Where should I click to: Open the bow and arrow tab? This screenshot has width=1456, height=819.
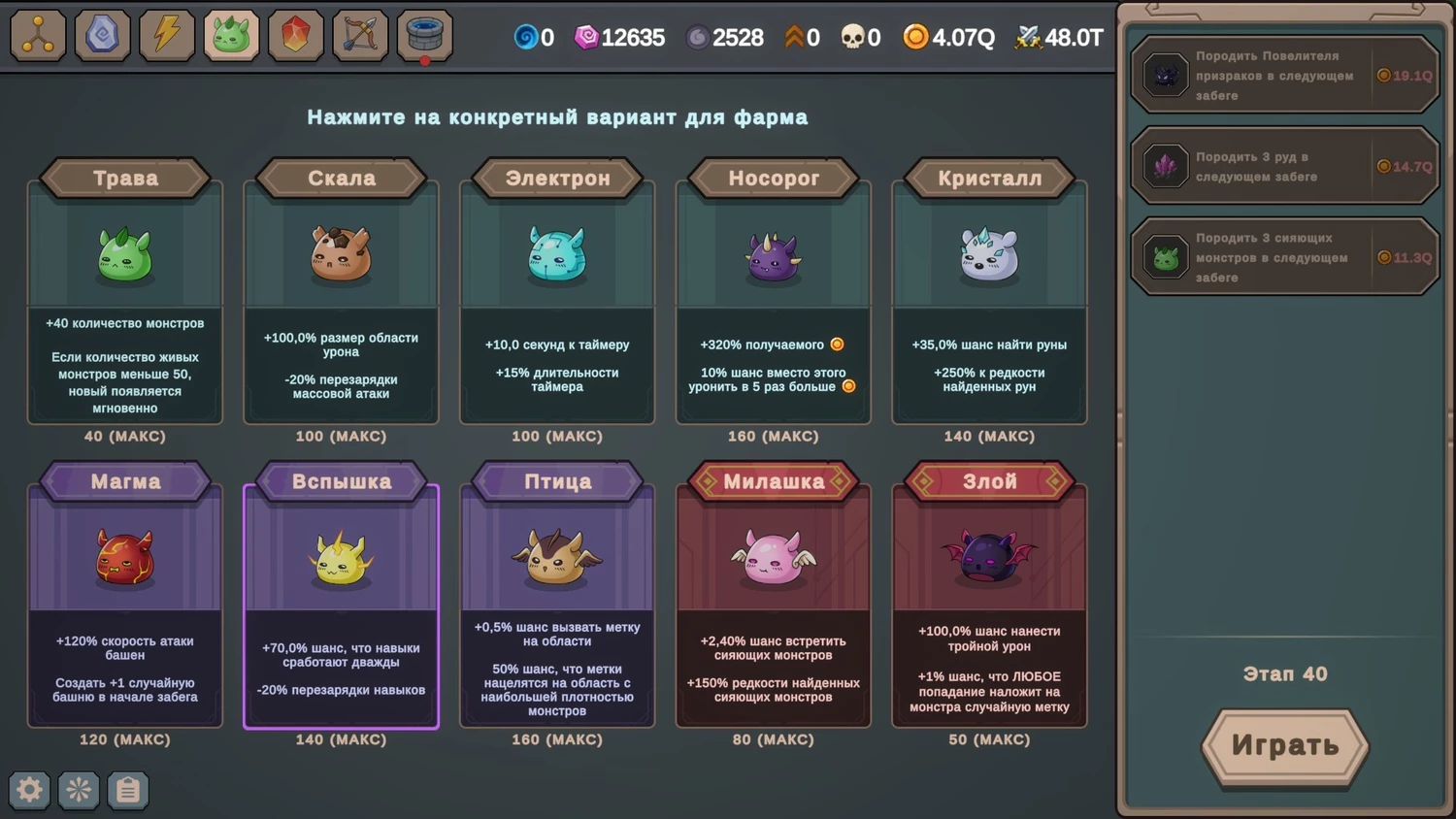coord(360,36)
